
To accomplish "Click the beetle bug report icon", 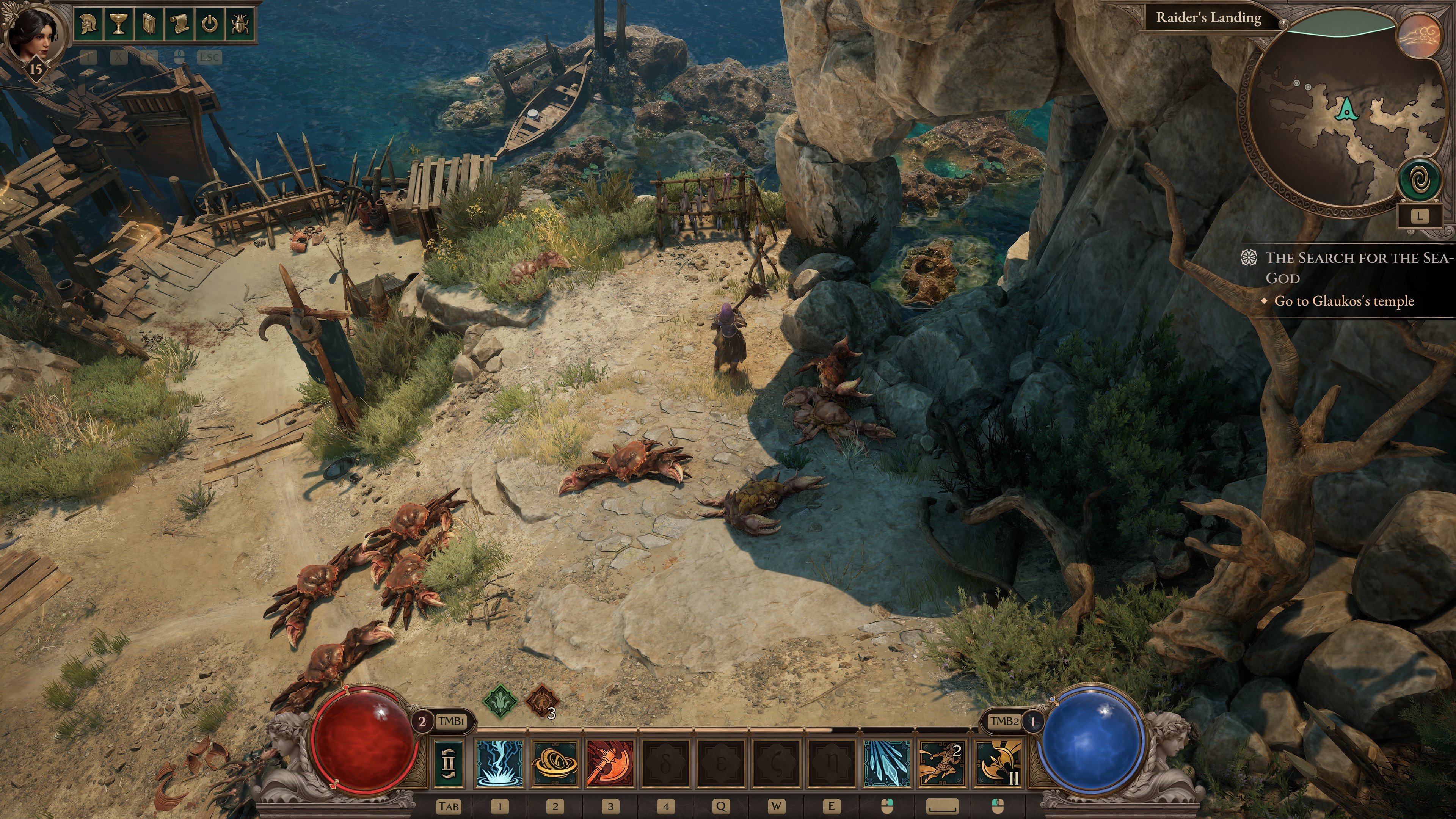I will pyautogui.click(x=240, y=24).
